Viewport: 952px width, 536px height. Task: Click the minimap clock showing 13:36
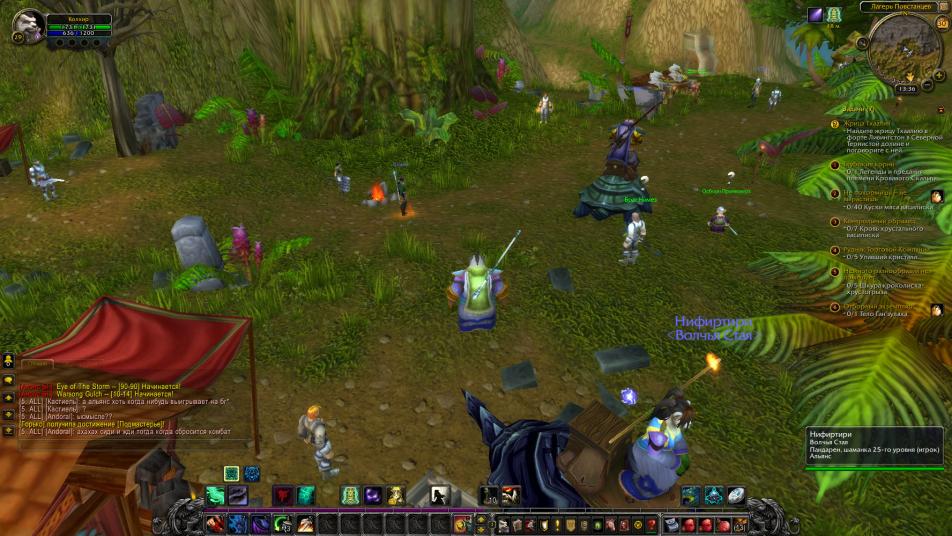(907, 89)
